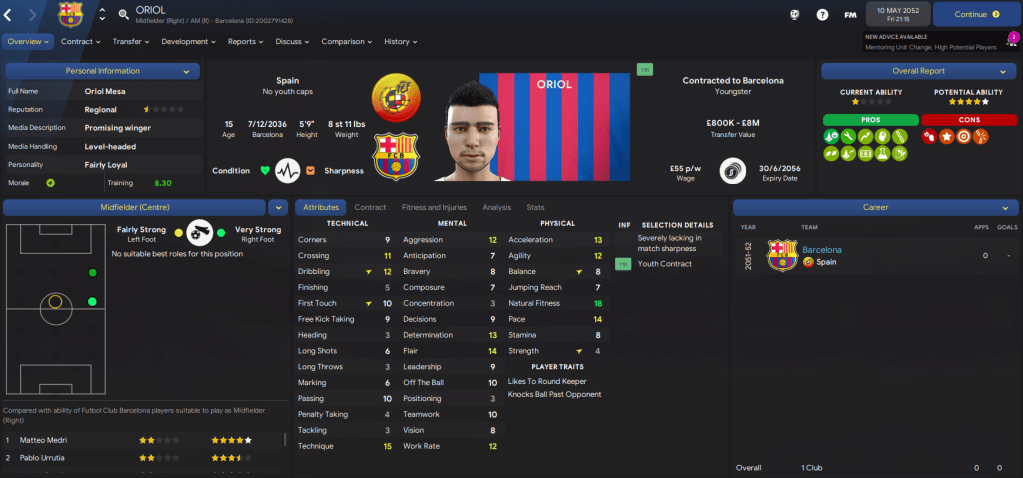This screenshot has width=1023, height=478.
Task: Expand the Overall Report panel dropdown
Action: click(1002, 71)
